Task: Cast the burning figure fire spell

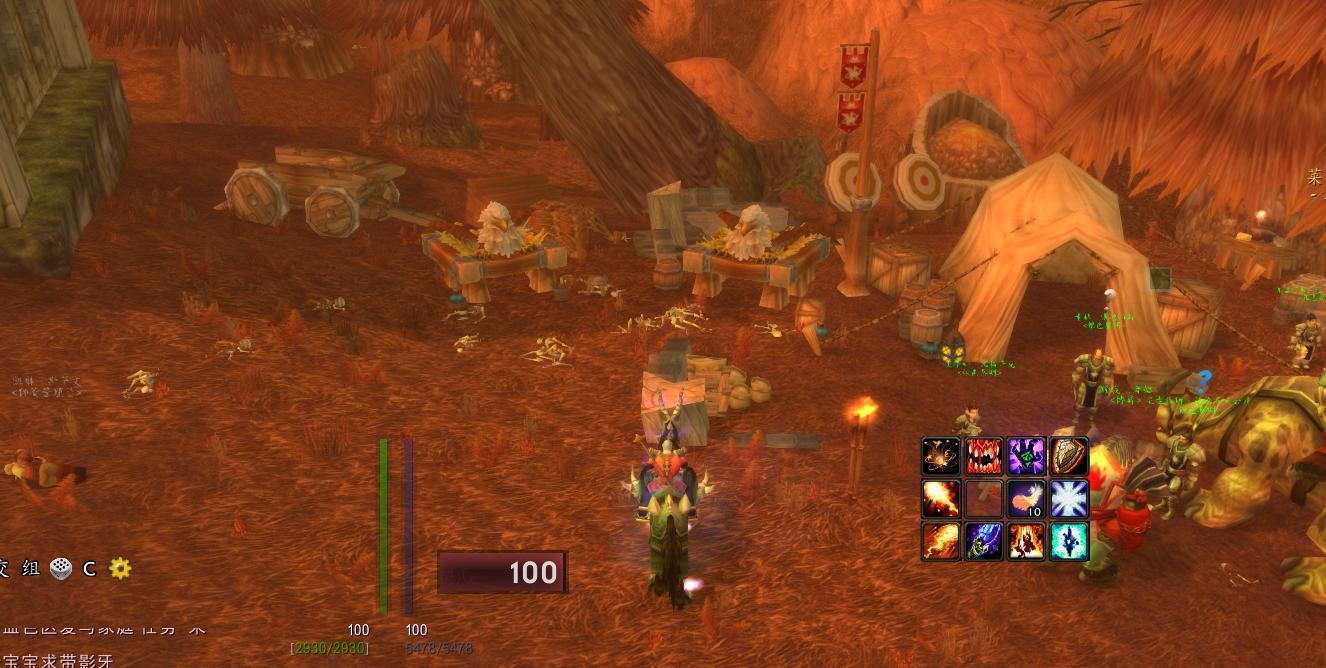Action: point(1026,541)
